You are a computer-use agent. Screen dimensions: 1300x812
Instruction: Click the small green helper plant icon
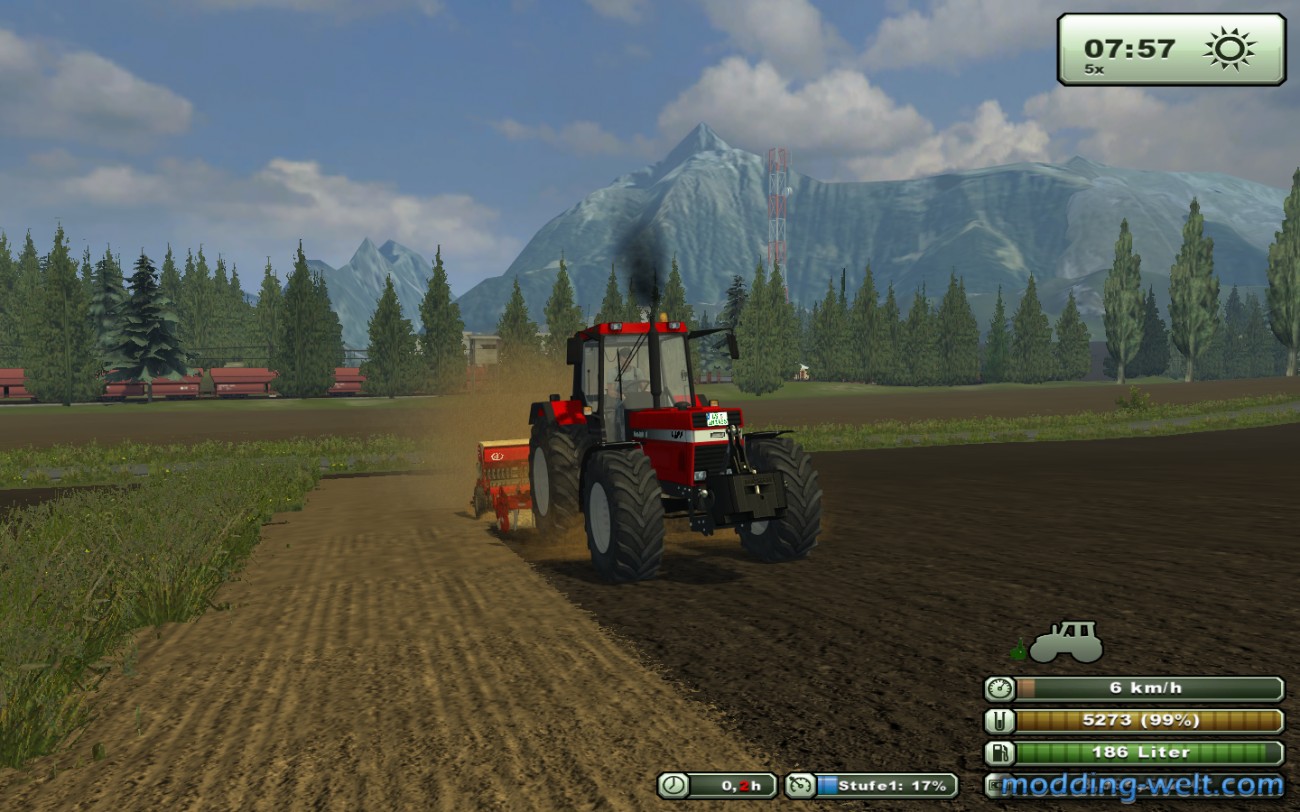(1017, 647)
